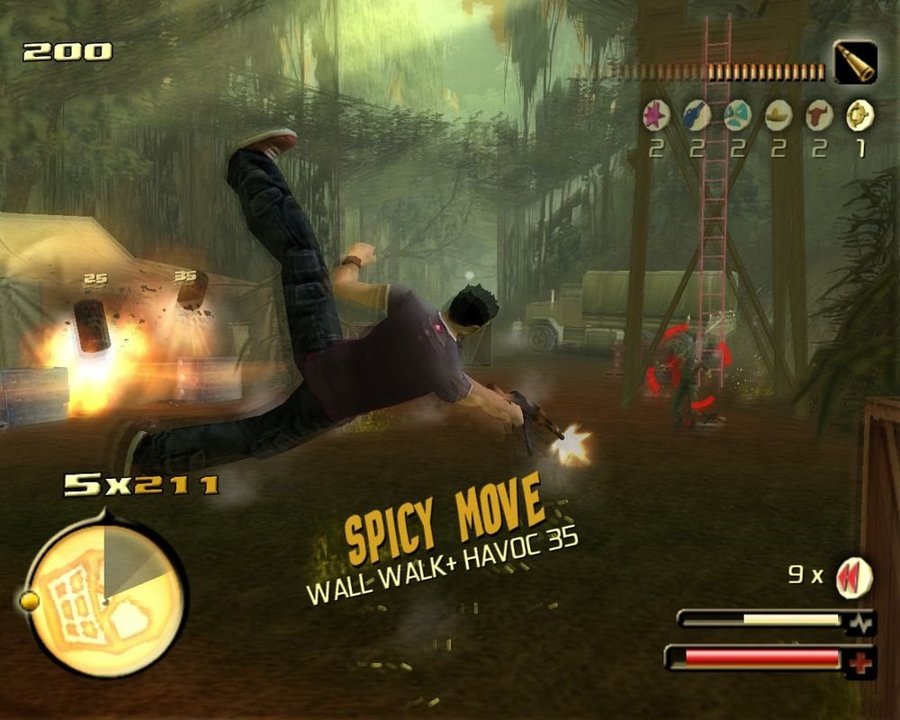The image size is (900, 720).
Task: Use the yellow sombrero loco move
Action: pos(778,116)
